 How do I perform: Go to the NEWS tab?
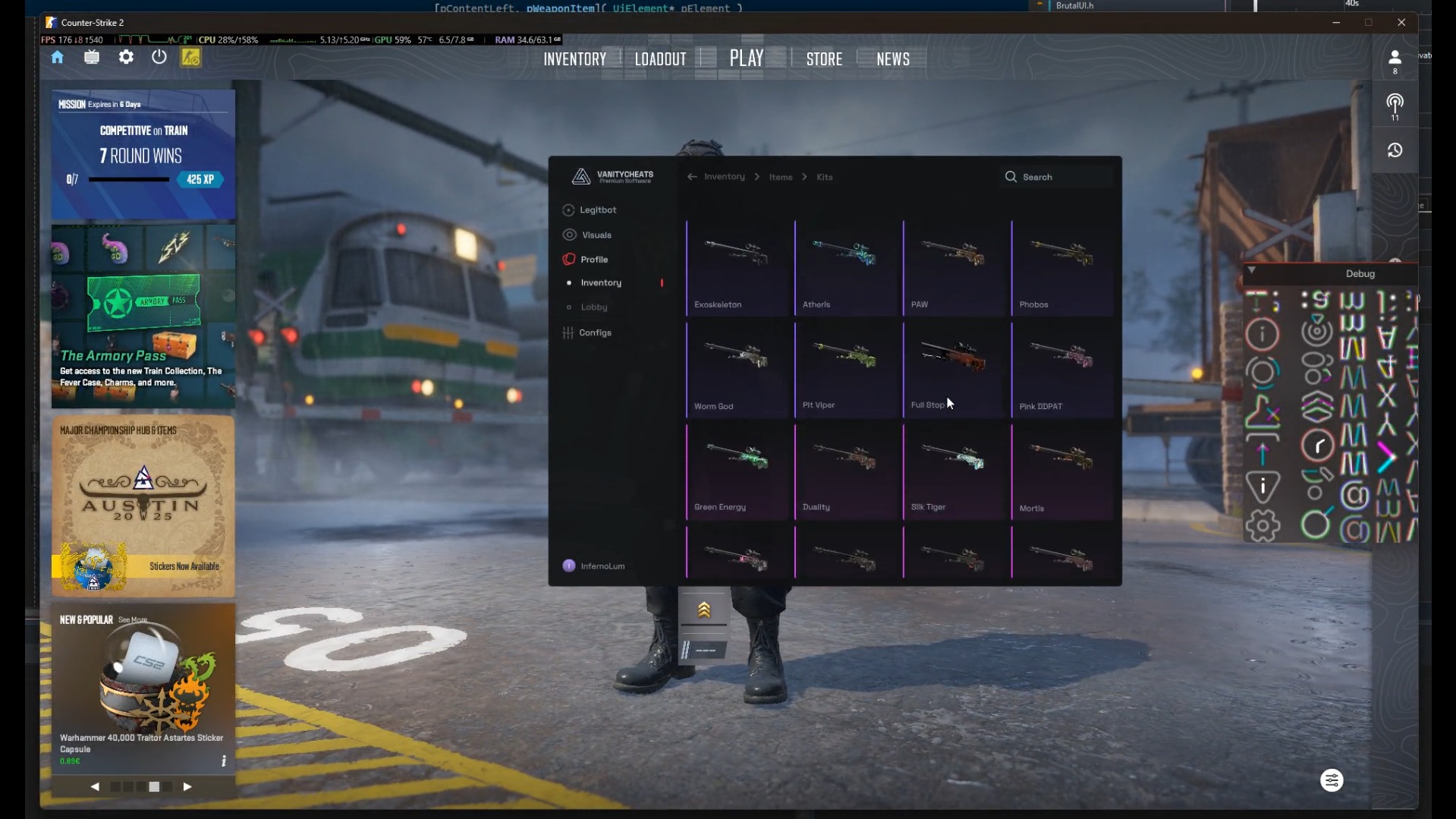tap(892, 59)
